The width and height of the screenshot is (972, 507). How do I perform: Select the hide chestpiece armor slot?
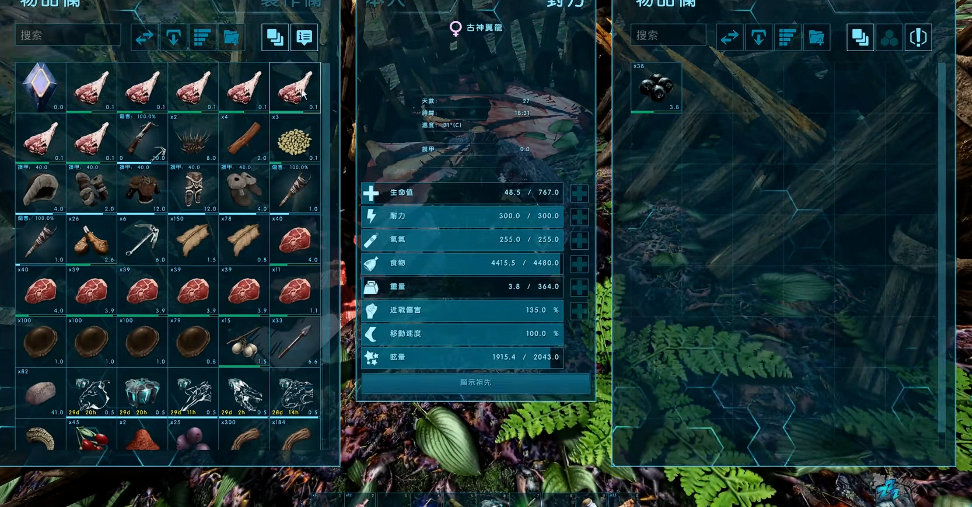tap(142, 190)
